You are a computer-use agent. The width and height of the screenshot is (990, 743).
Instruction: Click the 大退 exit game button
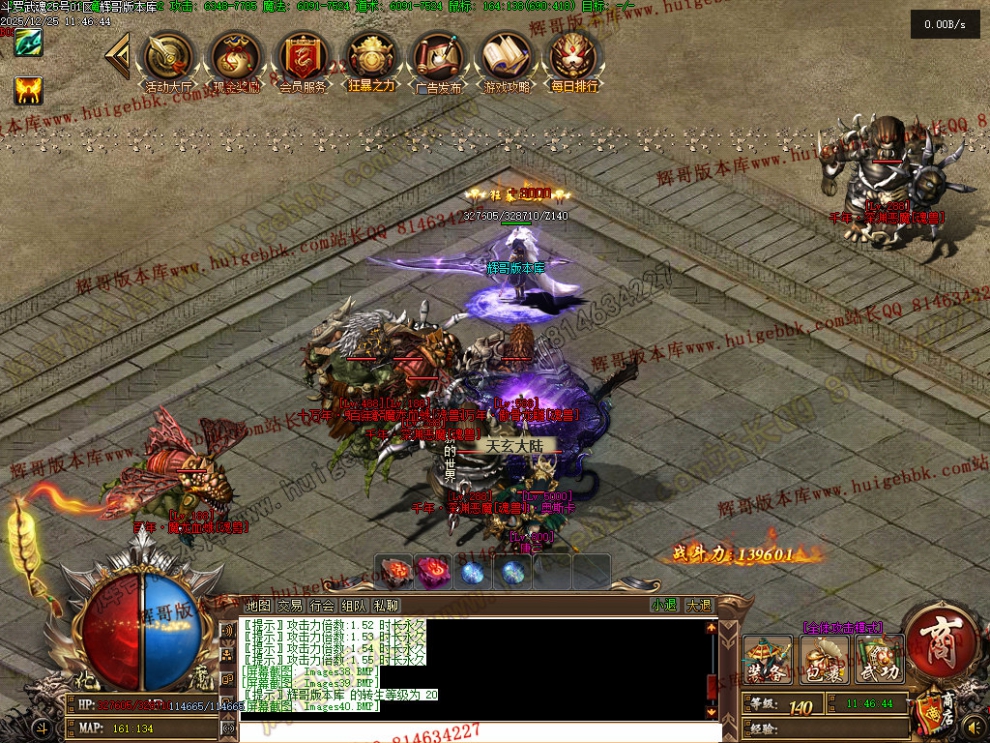point(698,605)
